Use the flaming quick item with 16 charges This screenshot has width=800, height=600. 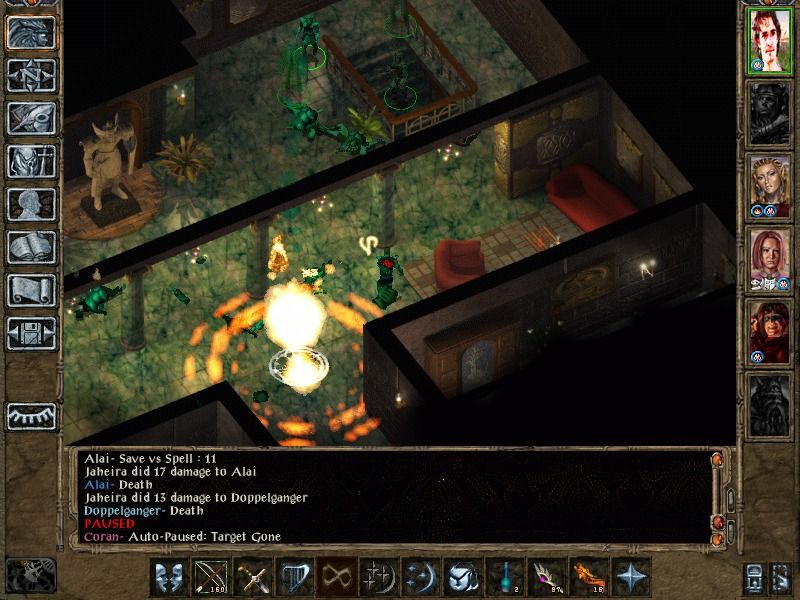(587, 578)
